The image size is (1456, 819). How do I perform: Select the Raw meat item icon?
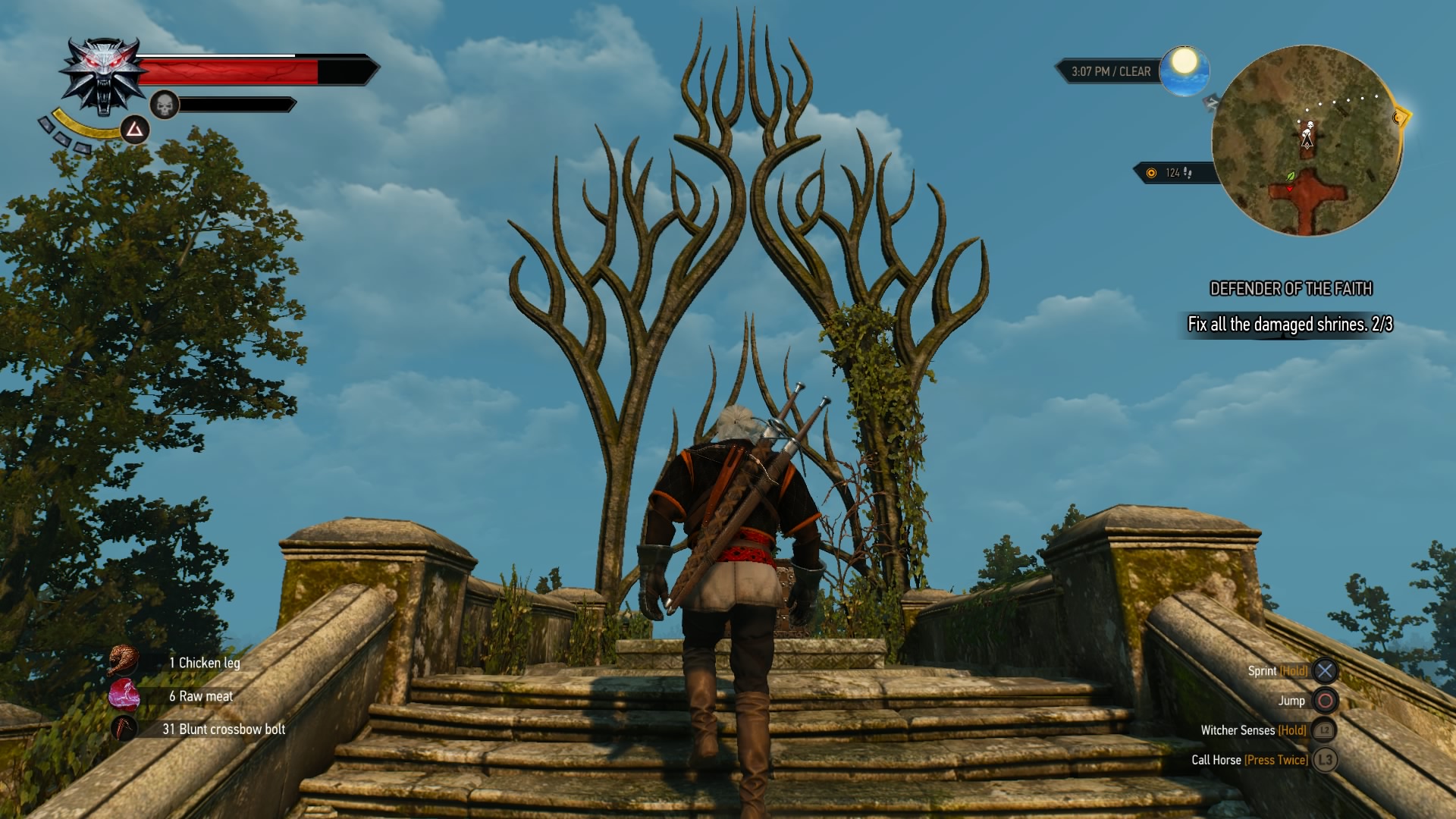tap(124, 695)
